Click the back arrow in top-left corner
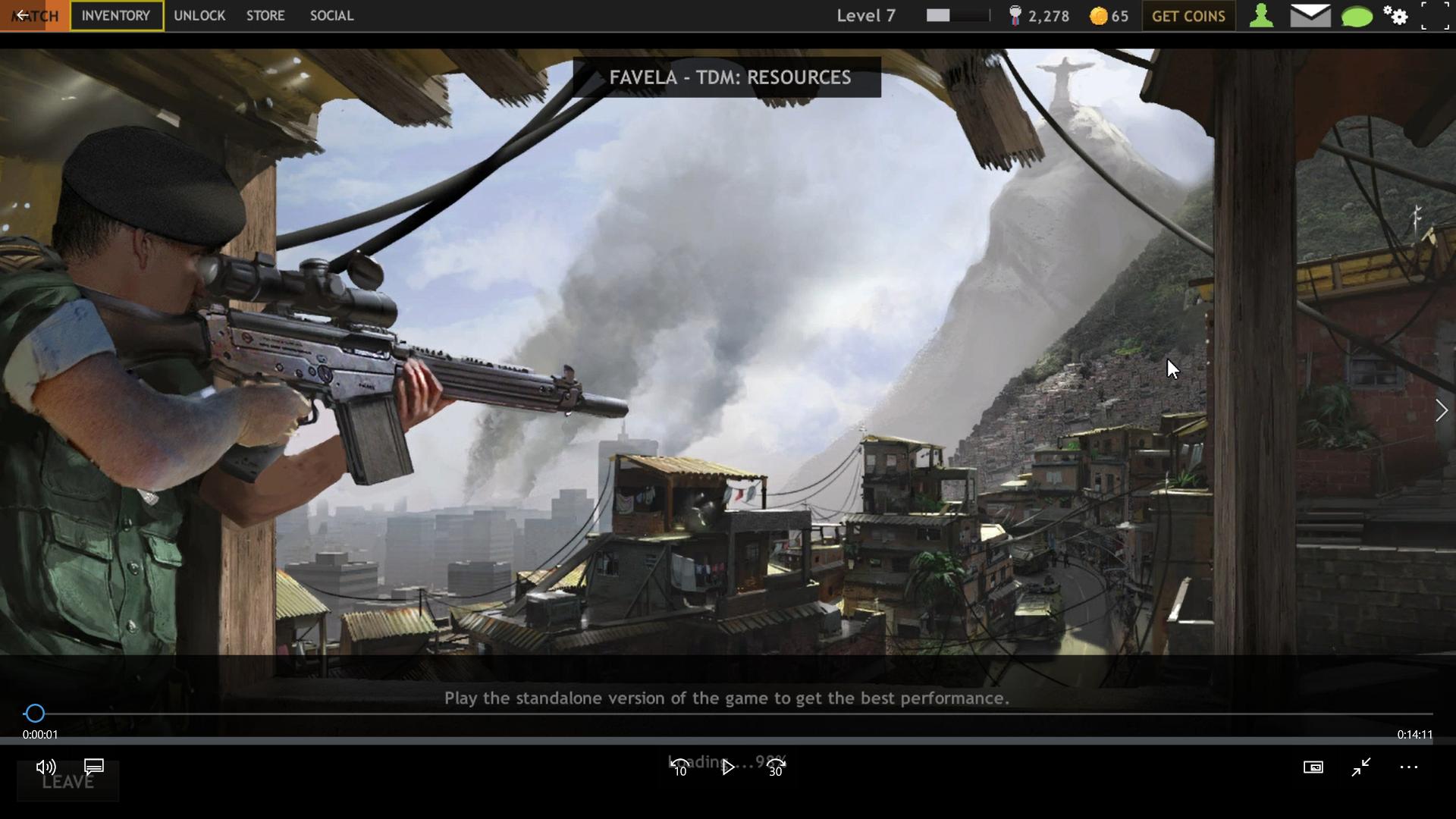 (x=23, y=15)
